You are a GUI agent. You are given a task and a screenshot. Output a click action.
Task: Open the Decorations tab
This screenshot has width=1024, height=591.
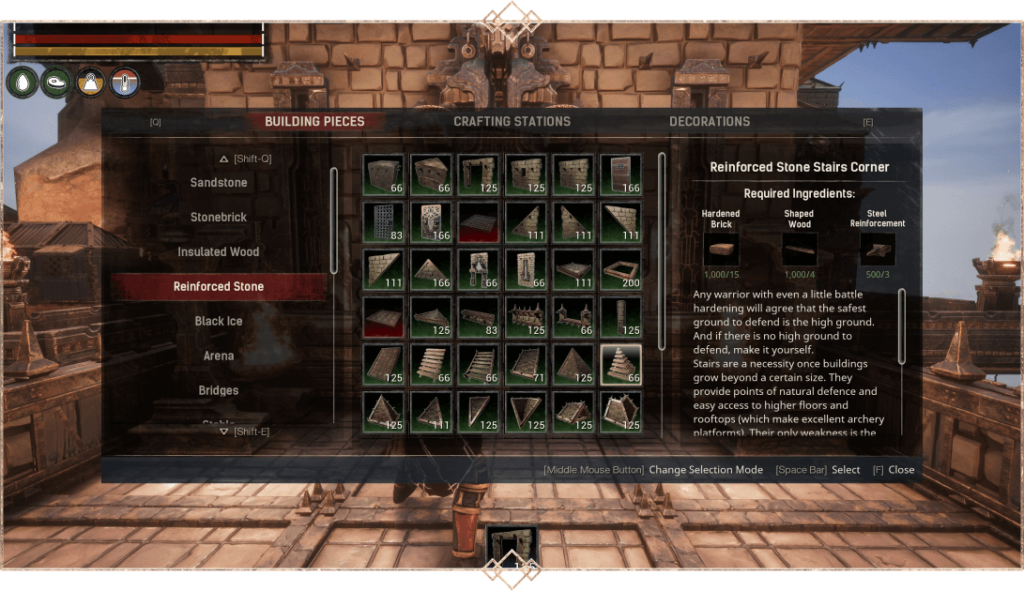pyautogui.click(x=709, y=122)
